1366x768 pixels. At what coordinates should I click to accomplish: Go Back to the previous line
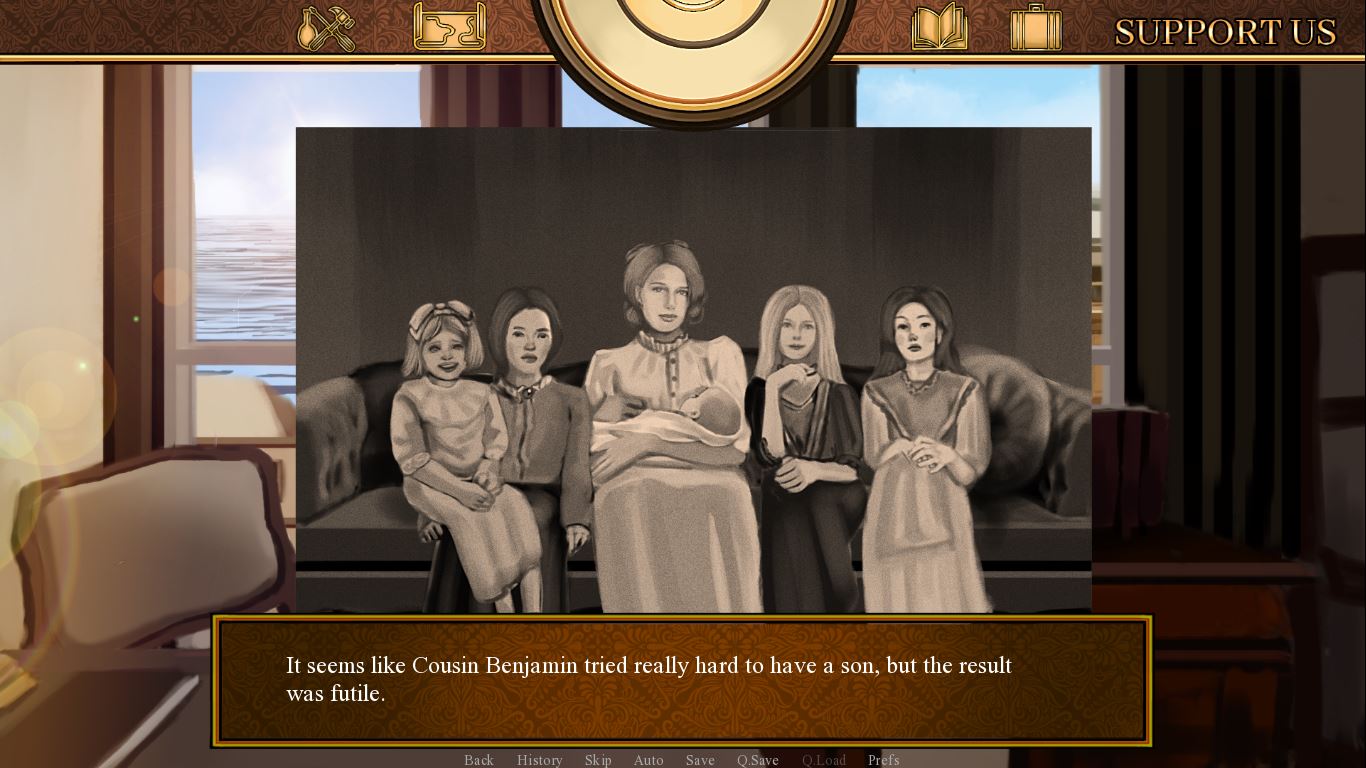[x=479, y=760]
